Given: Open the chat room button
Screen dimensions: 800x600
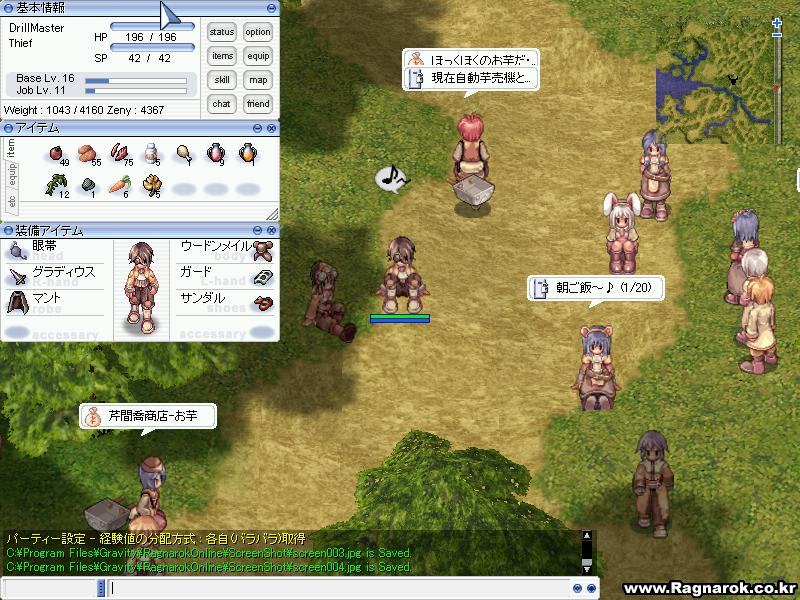Looking at the screenshot, I should (222, 104).
